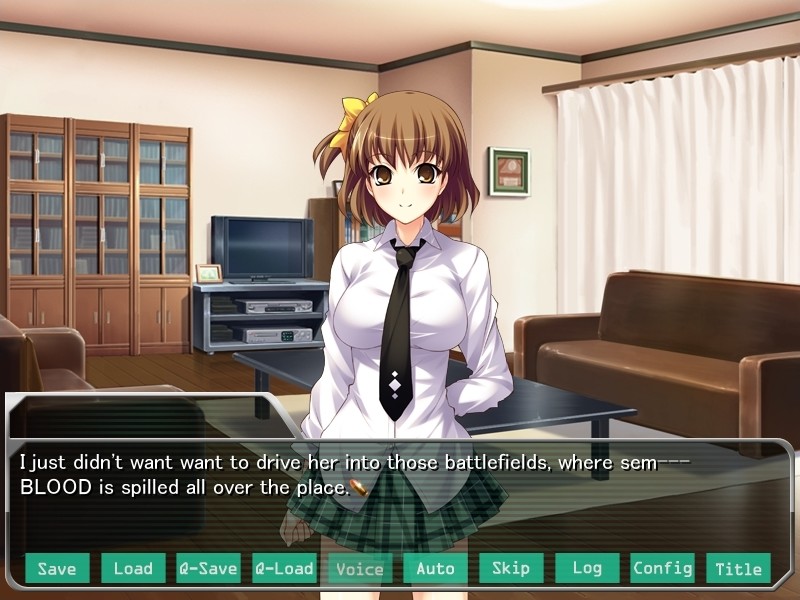
Task: Open the dialogue Log
Action: (587, 568)
